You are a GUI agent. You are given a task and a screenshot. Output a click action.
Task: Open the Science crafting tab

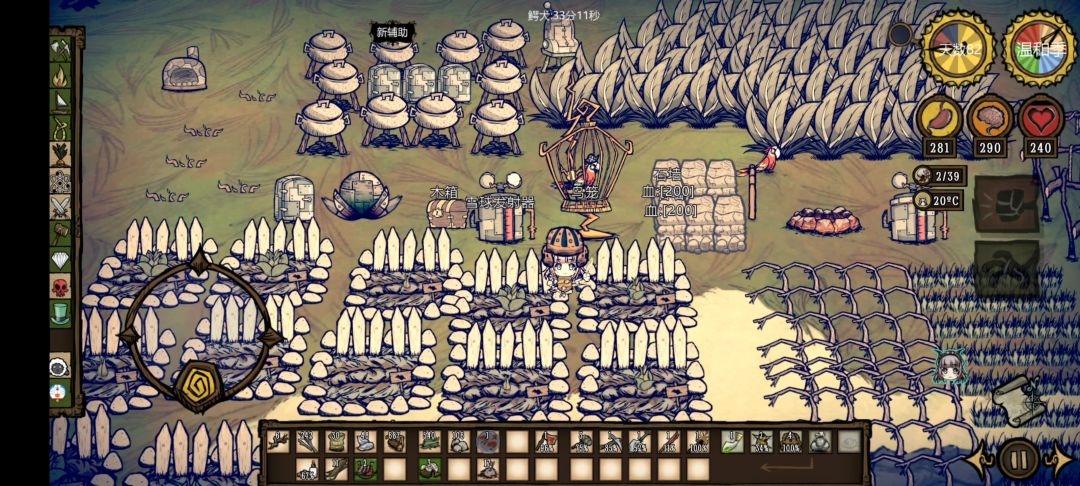coord(62,181)
